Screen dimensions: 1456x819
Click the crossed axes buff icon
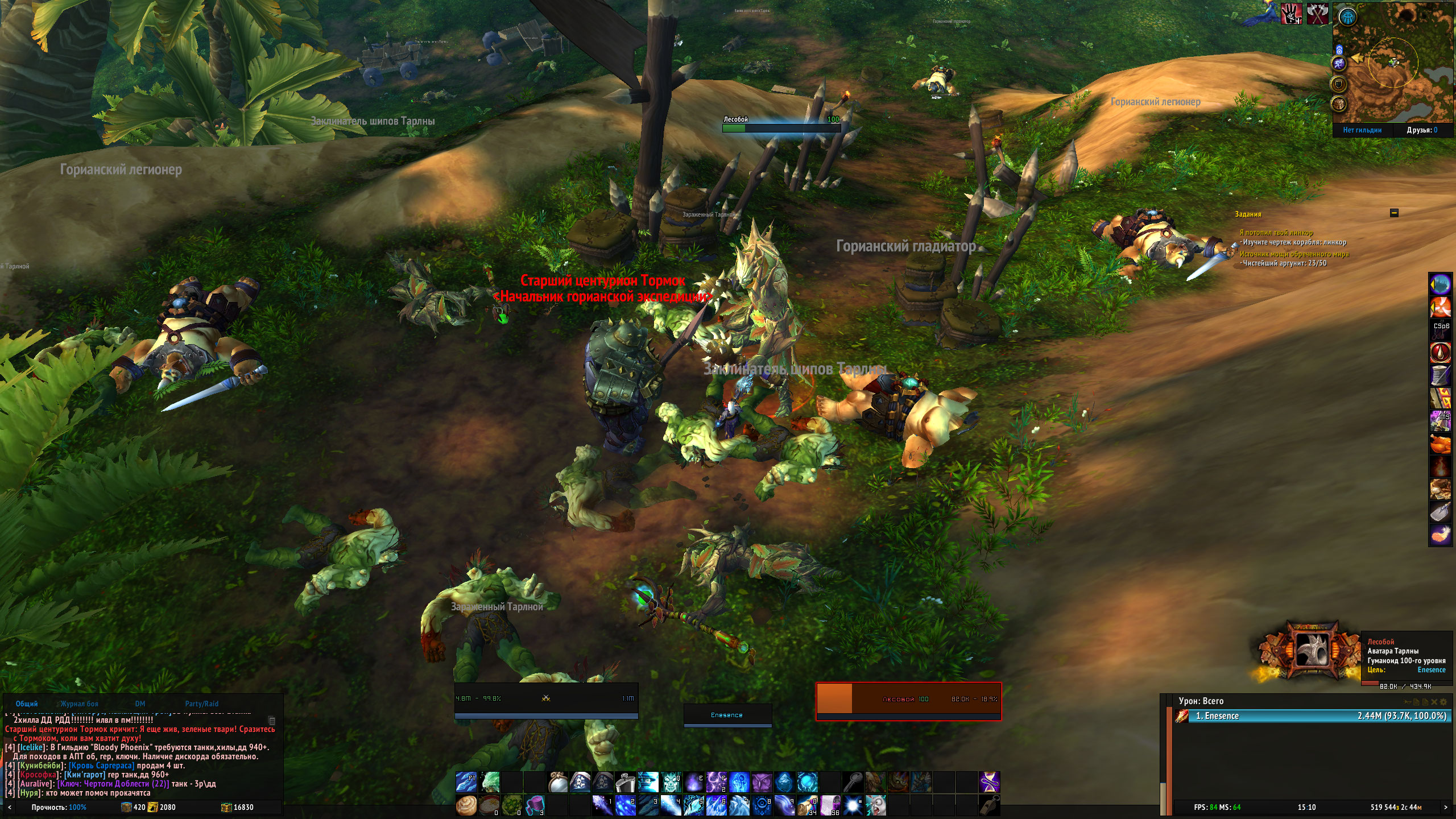(1317, 14)
